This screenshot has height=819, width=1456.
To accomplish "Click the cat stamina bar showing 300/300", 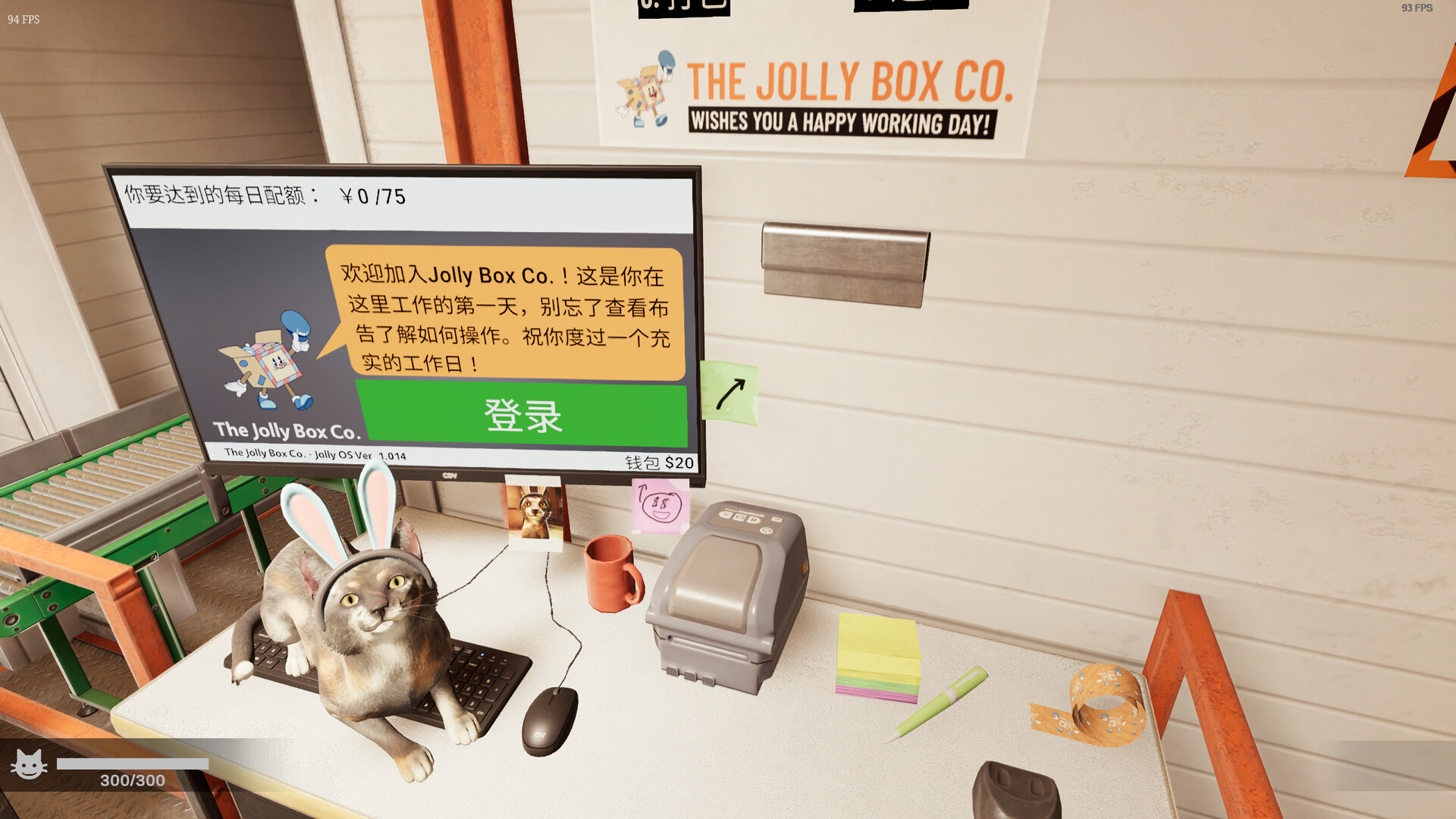I will pos(133,764).
